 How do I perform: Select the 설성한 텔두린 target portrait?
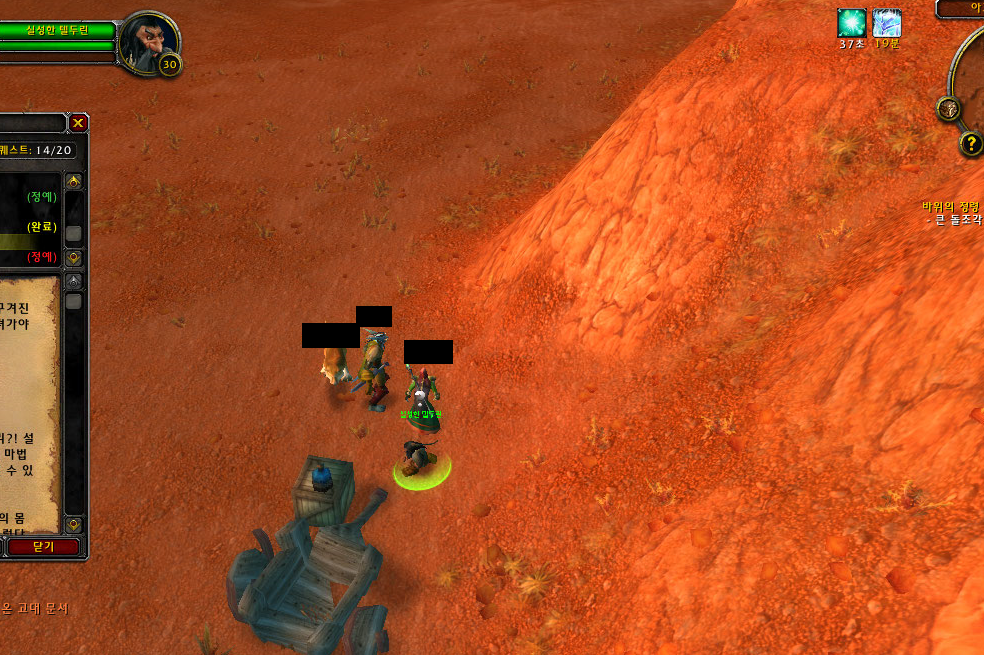148,43
